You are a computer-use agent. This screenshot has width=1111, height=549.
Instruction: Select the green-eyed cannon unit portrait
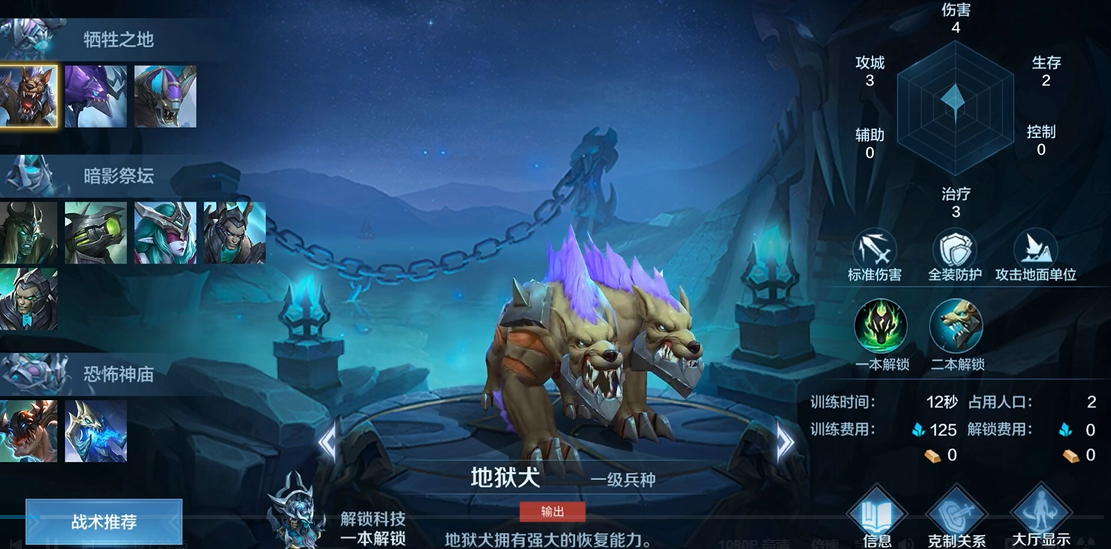[96, 233]
